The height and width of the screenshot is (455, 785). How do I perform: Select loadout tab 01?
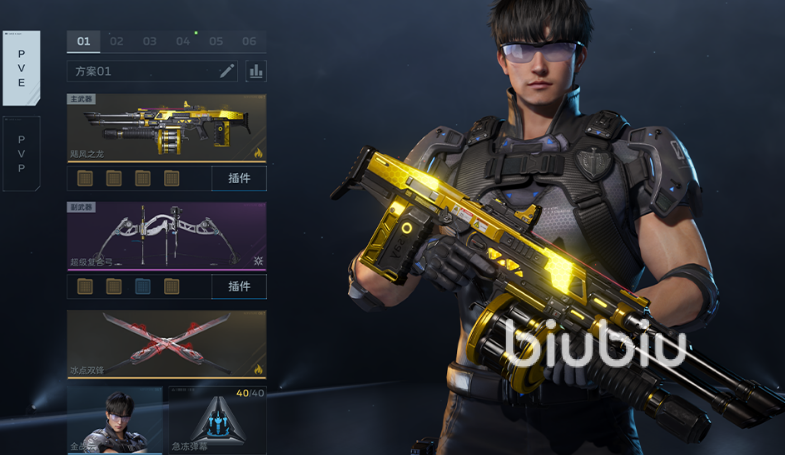tap(83, 41)
